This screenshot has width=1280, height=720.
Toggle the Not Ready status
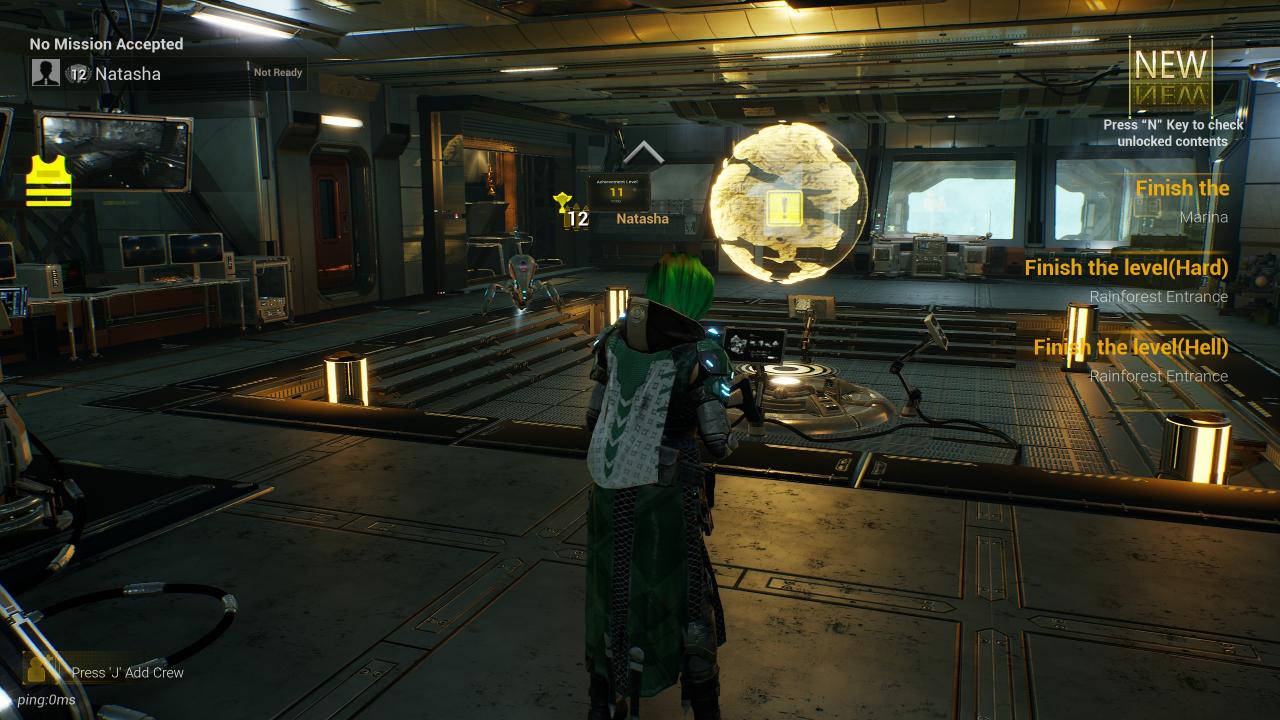[x=277, y=73]
